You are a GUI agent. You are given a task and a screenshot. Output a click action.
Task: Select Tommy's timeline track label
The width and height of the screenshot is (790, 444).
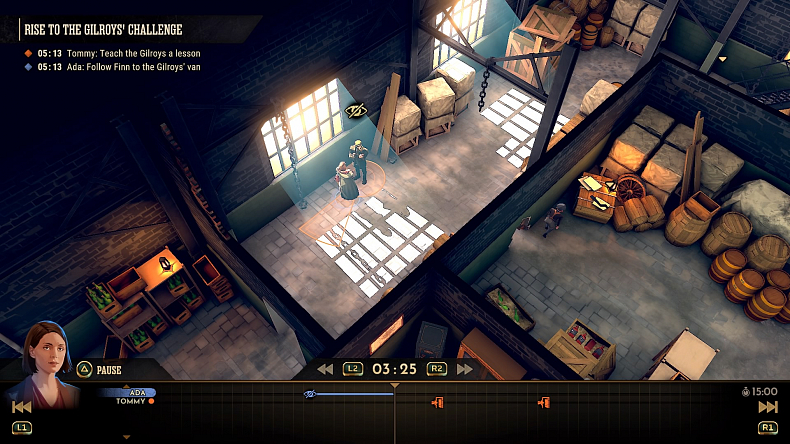[133, 401]
